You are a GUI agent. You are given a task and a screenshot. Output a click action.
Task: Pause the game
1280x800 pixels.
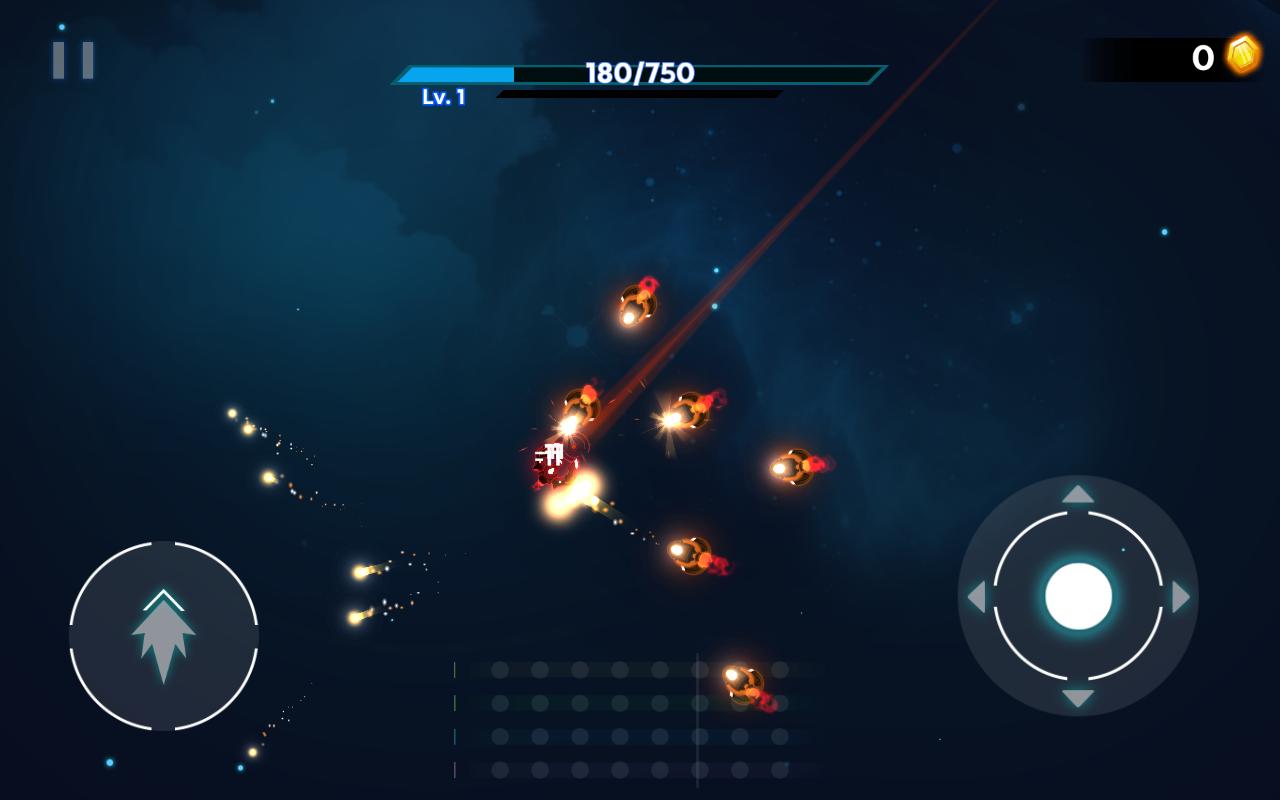(x=73, y=60)
